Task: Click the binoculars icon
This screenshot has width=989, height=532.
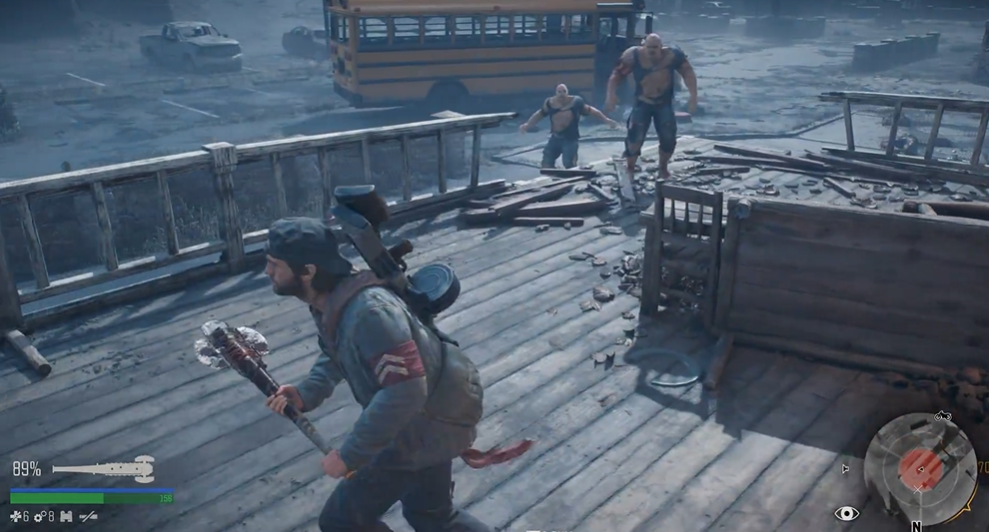Action: (x=67, y=516)
